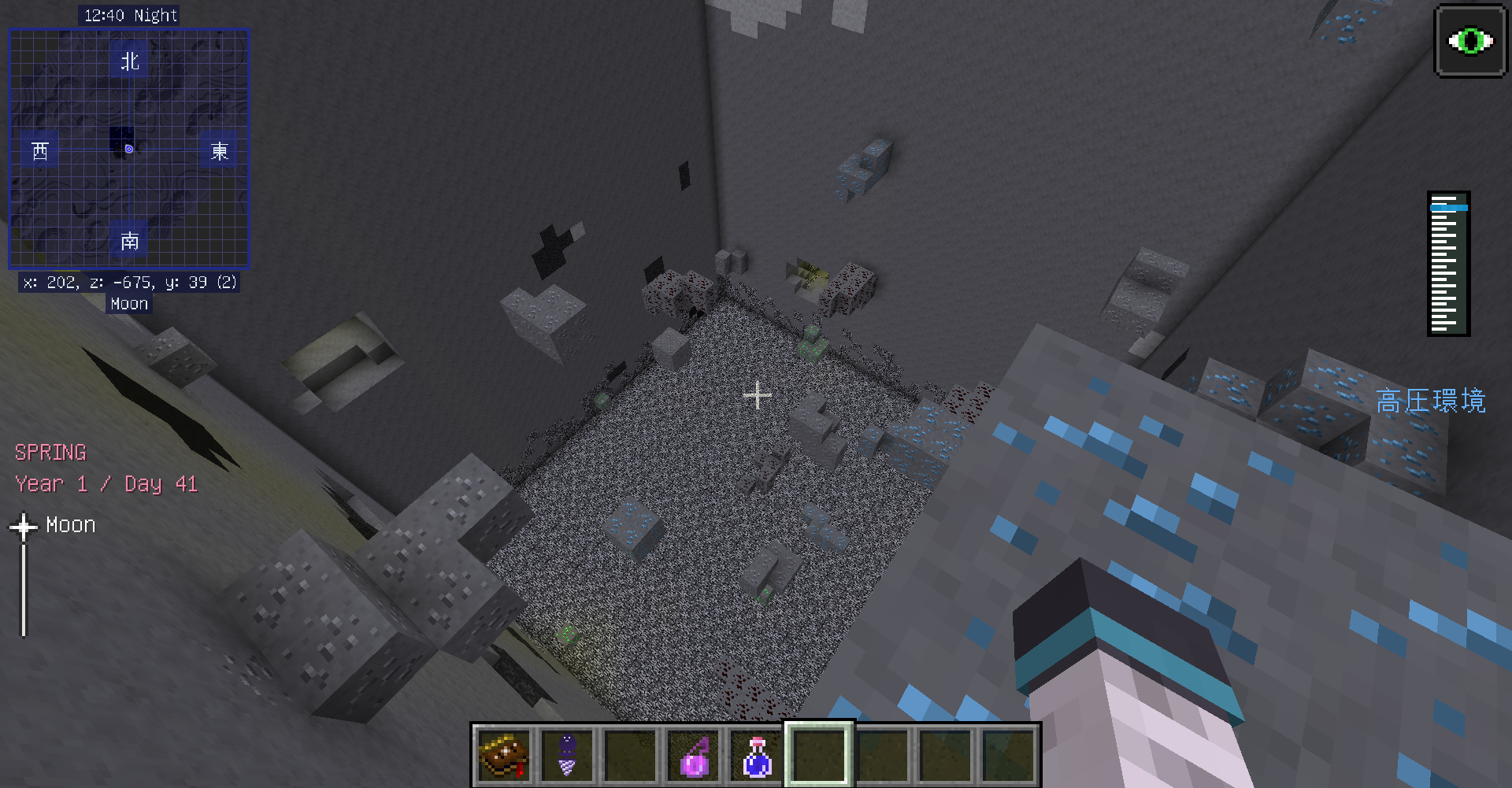Select the book item in hotbar slot one
1512x788 pixels.
point(504,756)
